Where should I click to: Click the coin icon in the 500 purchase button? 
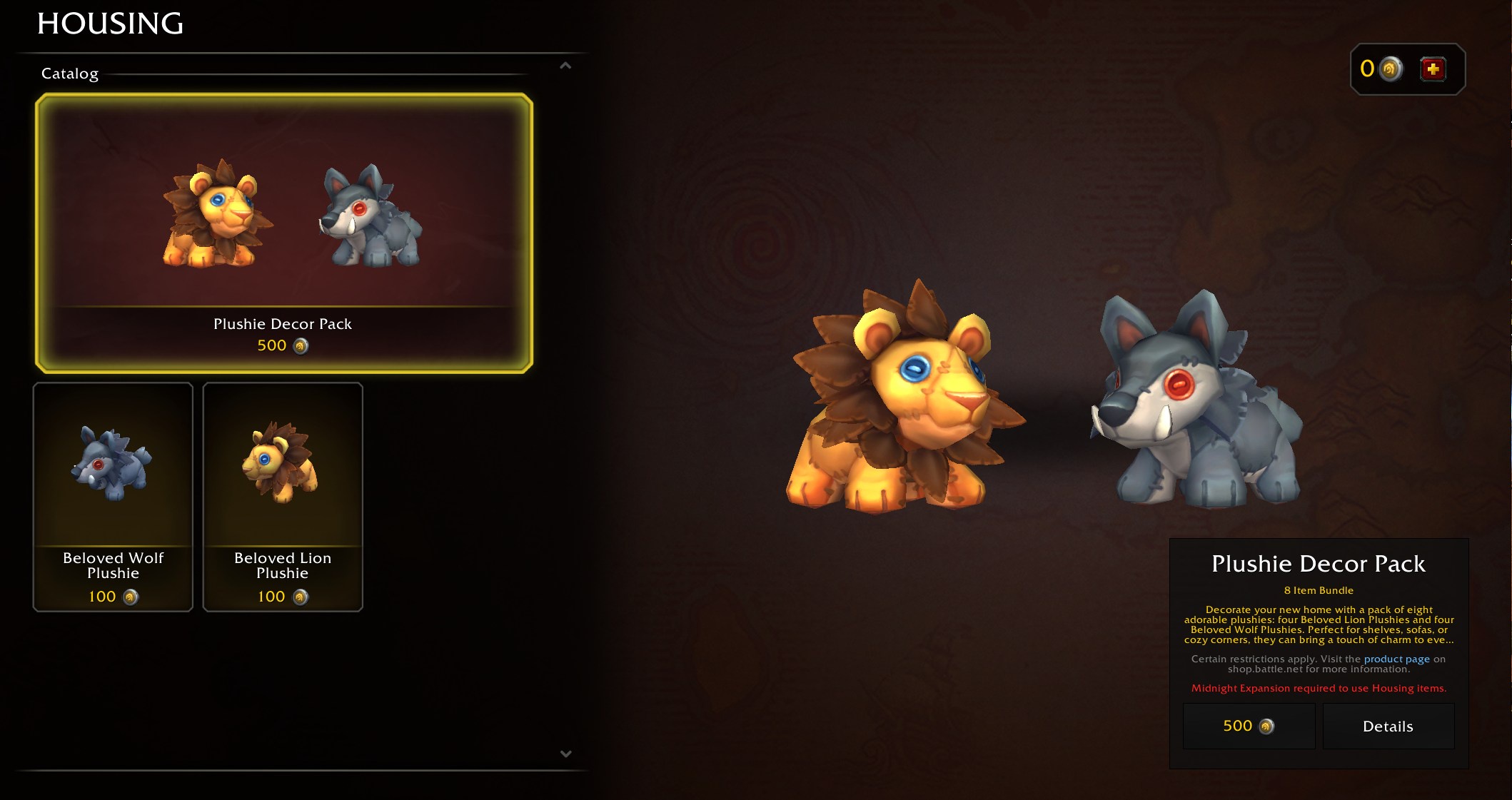pos(1266,726)
